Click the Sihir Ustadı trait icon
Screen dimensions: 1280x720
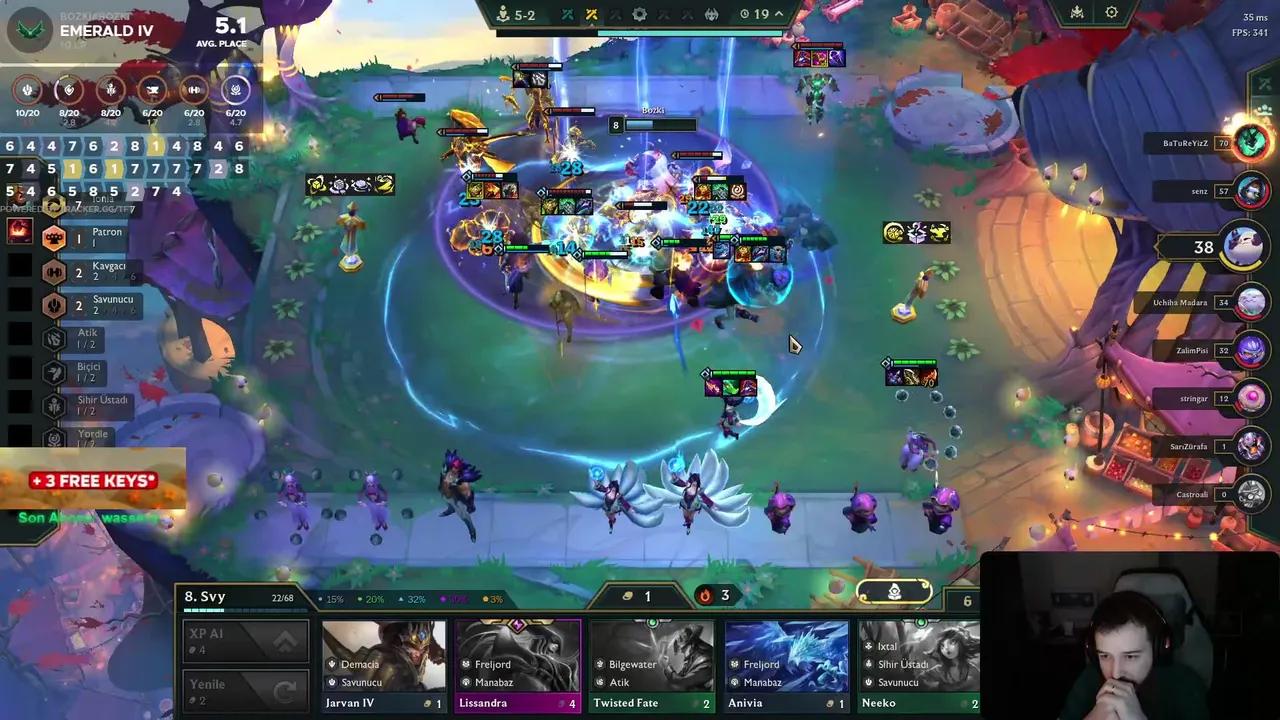point(55,403)
